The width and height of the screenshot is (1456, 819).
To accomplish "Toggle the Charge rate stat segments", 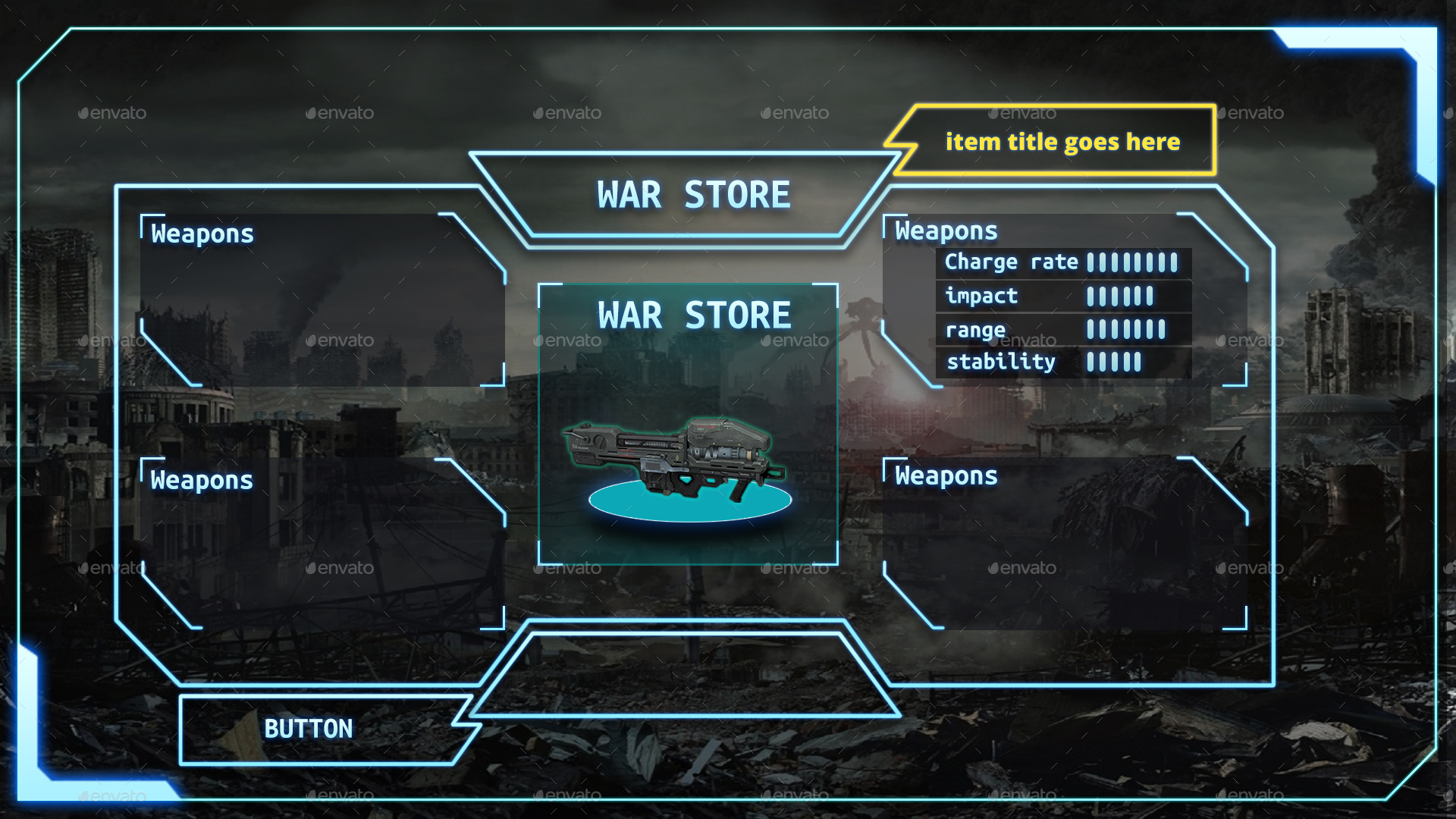I will [x=1134, y=262].
